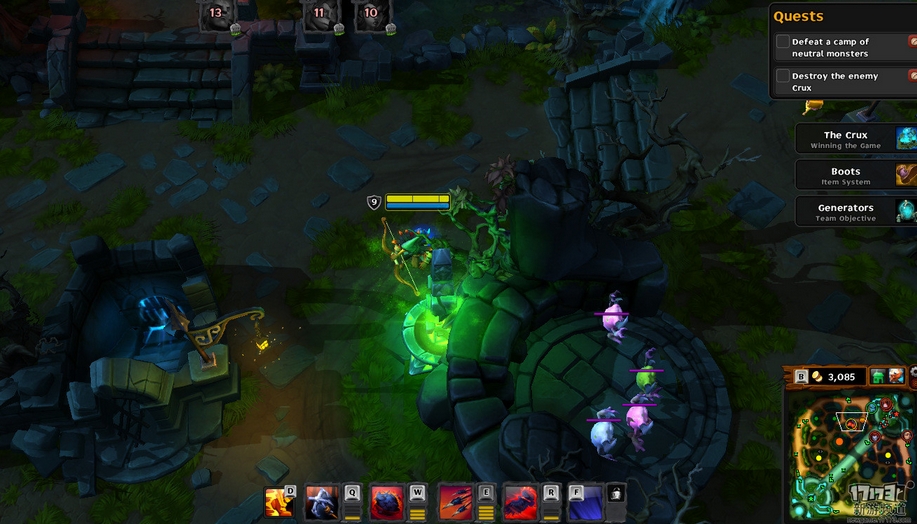This screenshot has height=524, width=917.
Task: Trigger the R ultimate ability
Action: pyautogui.click(x=519, y=502)
